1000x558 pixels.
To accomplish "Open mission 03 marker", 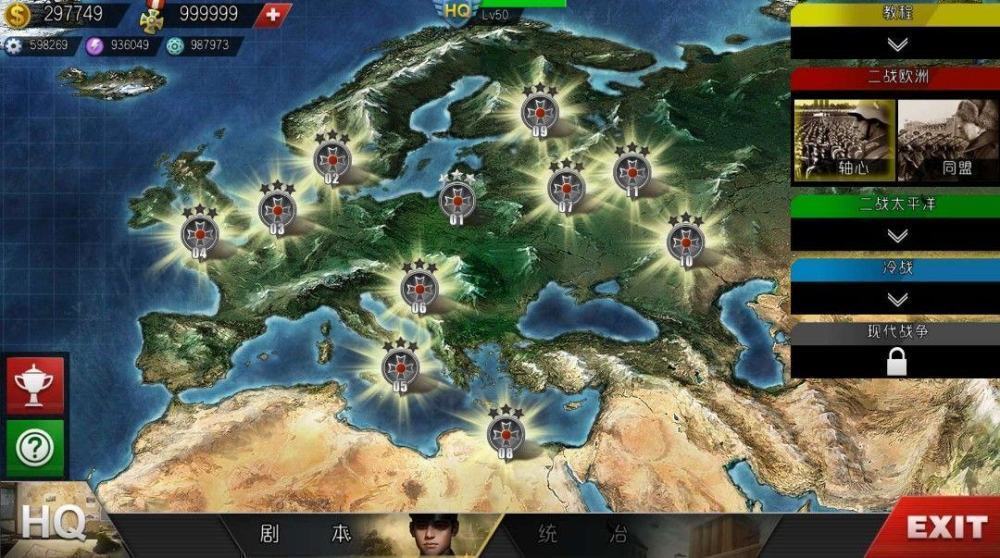I will click(277, 209).
